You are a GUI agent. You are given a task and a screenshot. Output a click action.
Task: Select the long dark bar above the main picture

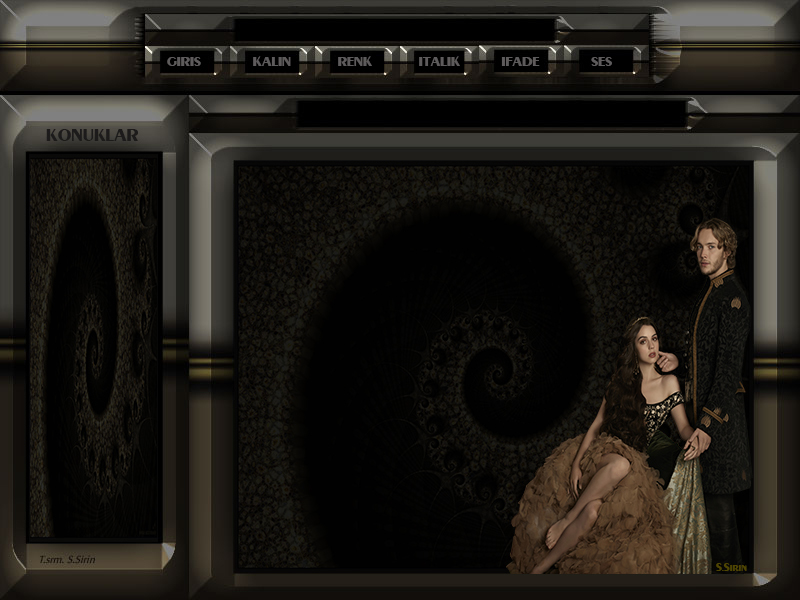pyautogui.click(x=491, y=114)
